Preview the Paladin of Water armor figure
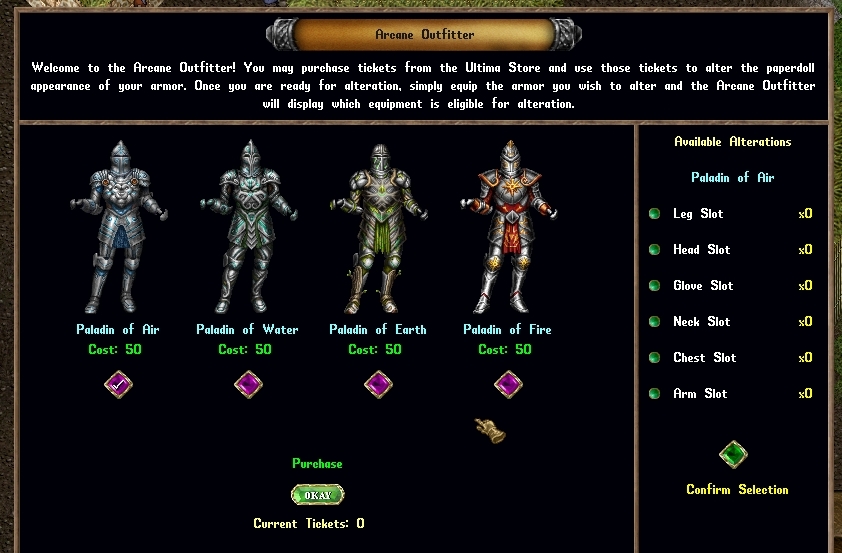Image resolution: width=842 pixels, height=553 pixels. 247,228
